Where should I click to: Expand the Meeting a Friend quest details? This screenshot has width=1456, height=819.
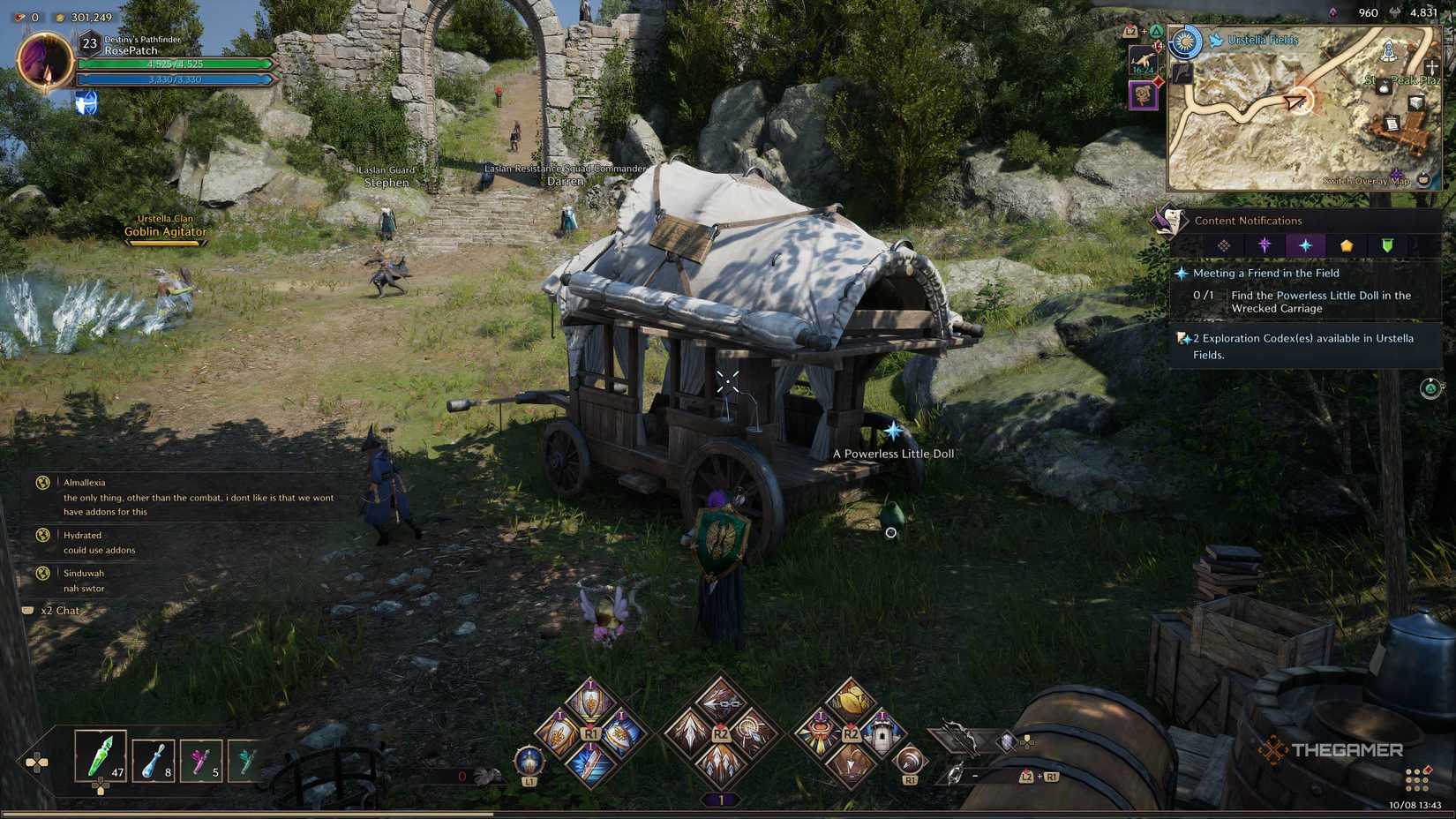tap(1265, 274)
